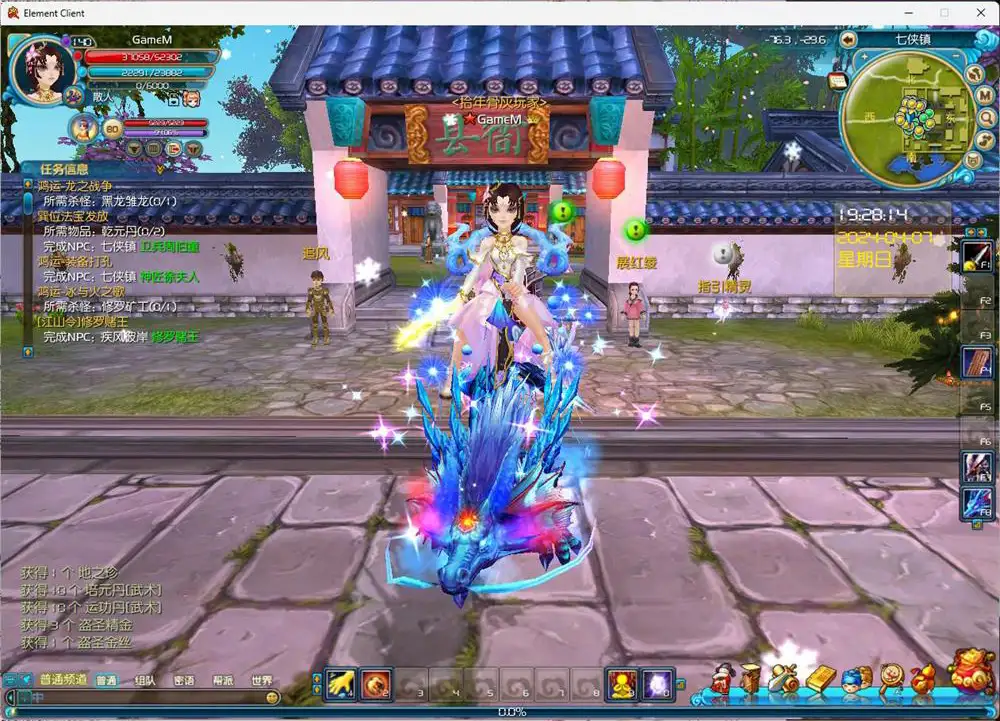The width and height of the screenshot is (1000, 721).
Task: Click the 修罗屠王 quest target link
Action: (175, 337)
